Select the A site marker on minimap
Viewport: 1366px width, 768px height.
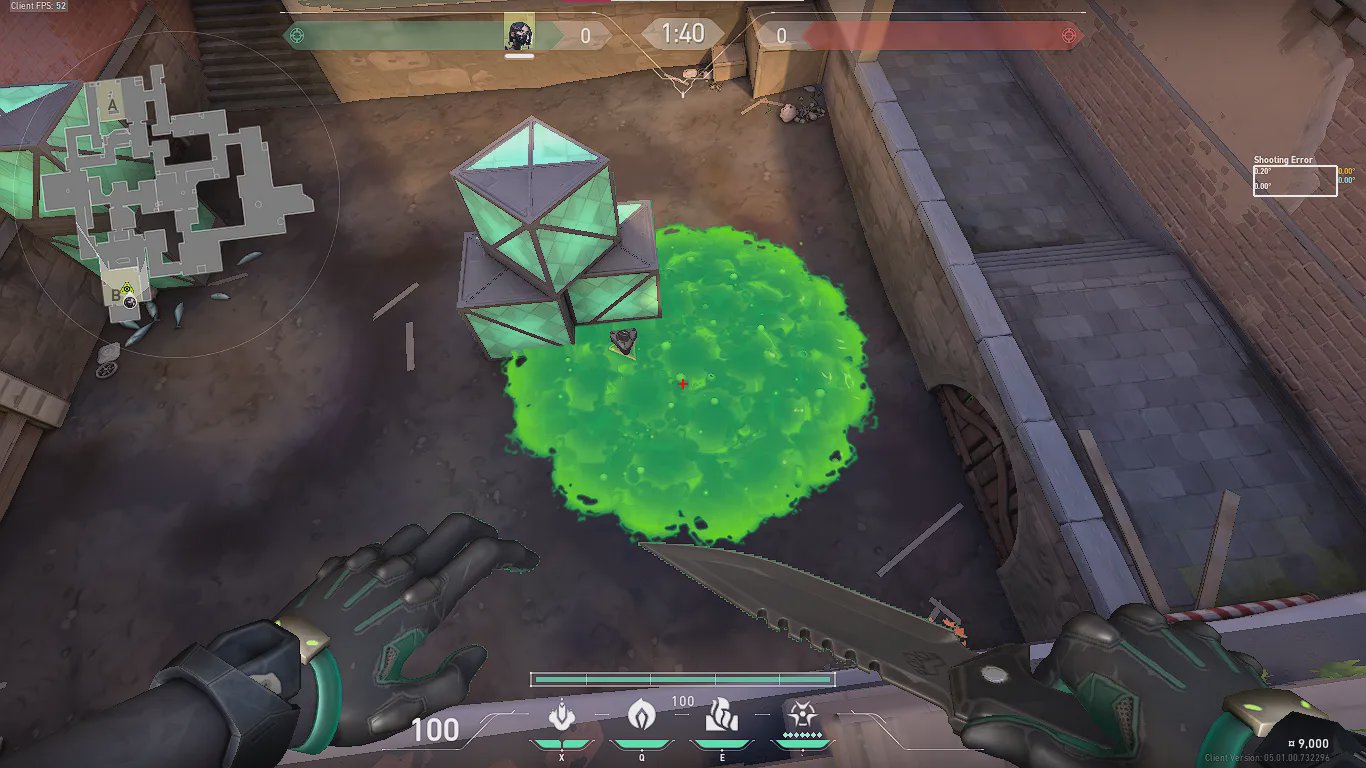[115, 101]
